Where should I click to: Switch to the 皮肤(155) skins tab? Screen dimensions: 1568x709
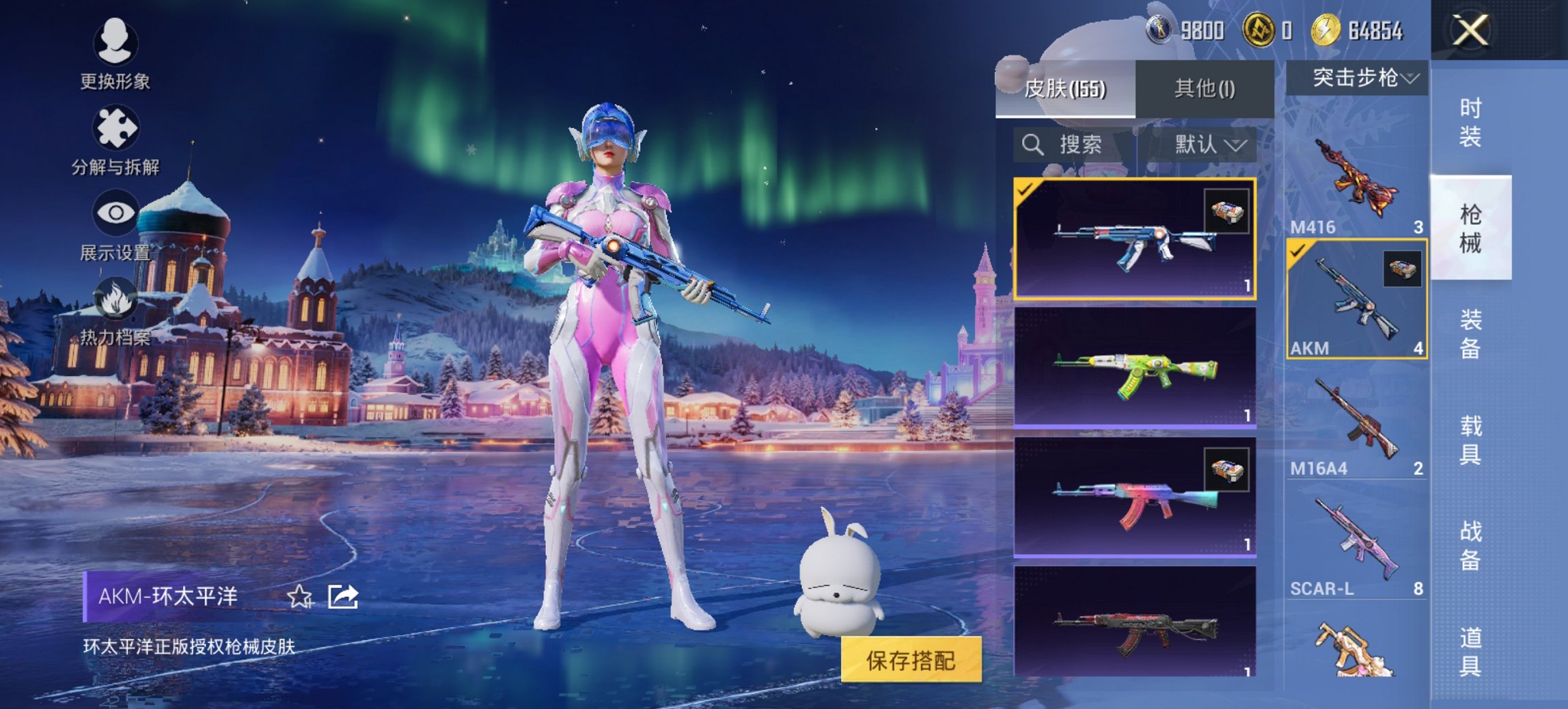tap(1065, 89)
